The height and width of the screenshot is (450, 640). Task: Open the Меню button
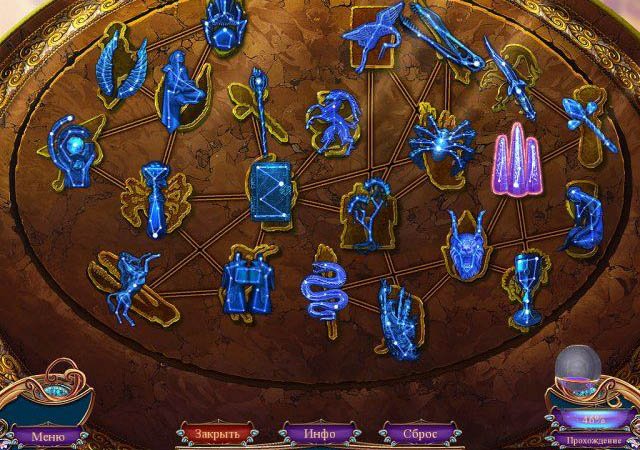pos(47,436)
